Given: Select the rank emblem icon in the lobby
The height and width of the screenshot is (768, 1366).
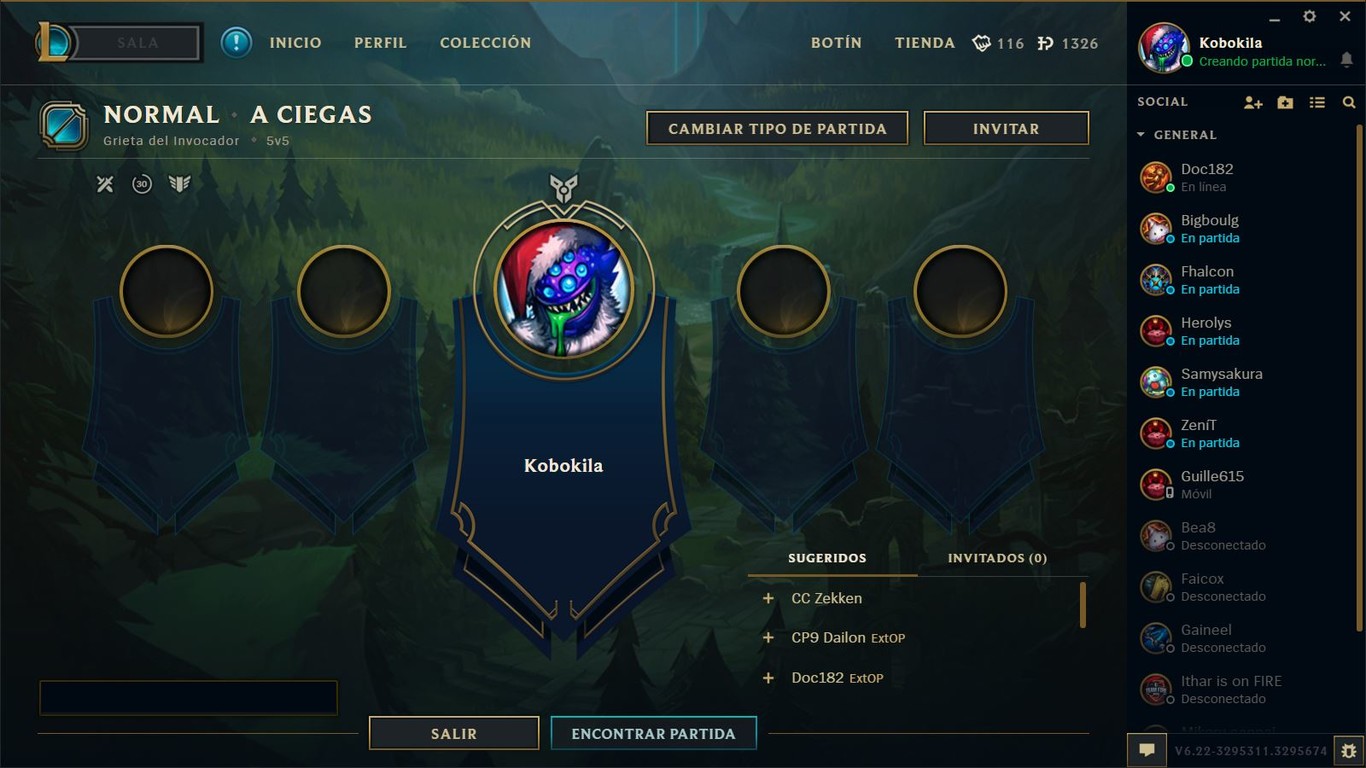Looking at the screenshot, I should point(180,184).
